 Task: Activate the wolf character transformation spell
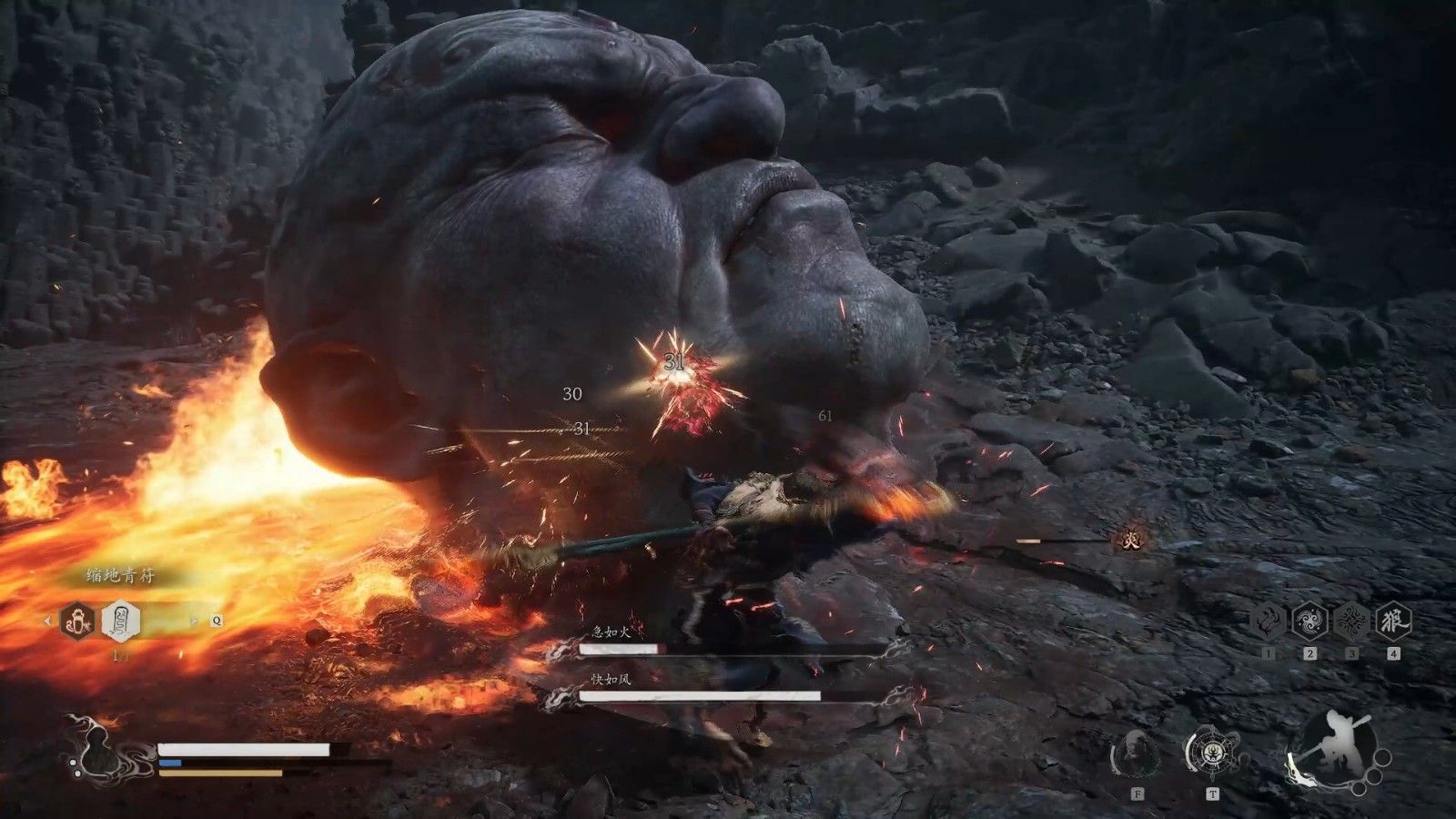pyautogui.click(x=1393, y=622)
